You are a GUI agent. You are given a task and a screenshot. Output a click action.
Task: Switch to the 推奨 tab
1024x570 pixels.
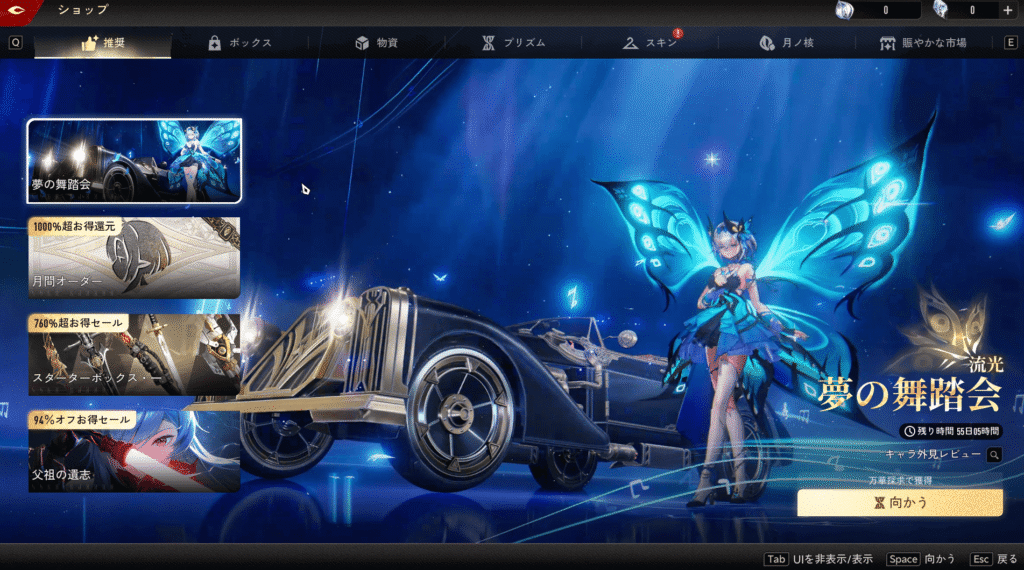point(102,43)
